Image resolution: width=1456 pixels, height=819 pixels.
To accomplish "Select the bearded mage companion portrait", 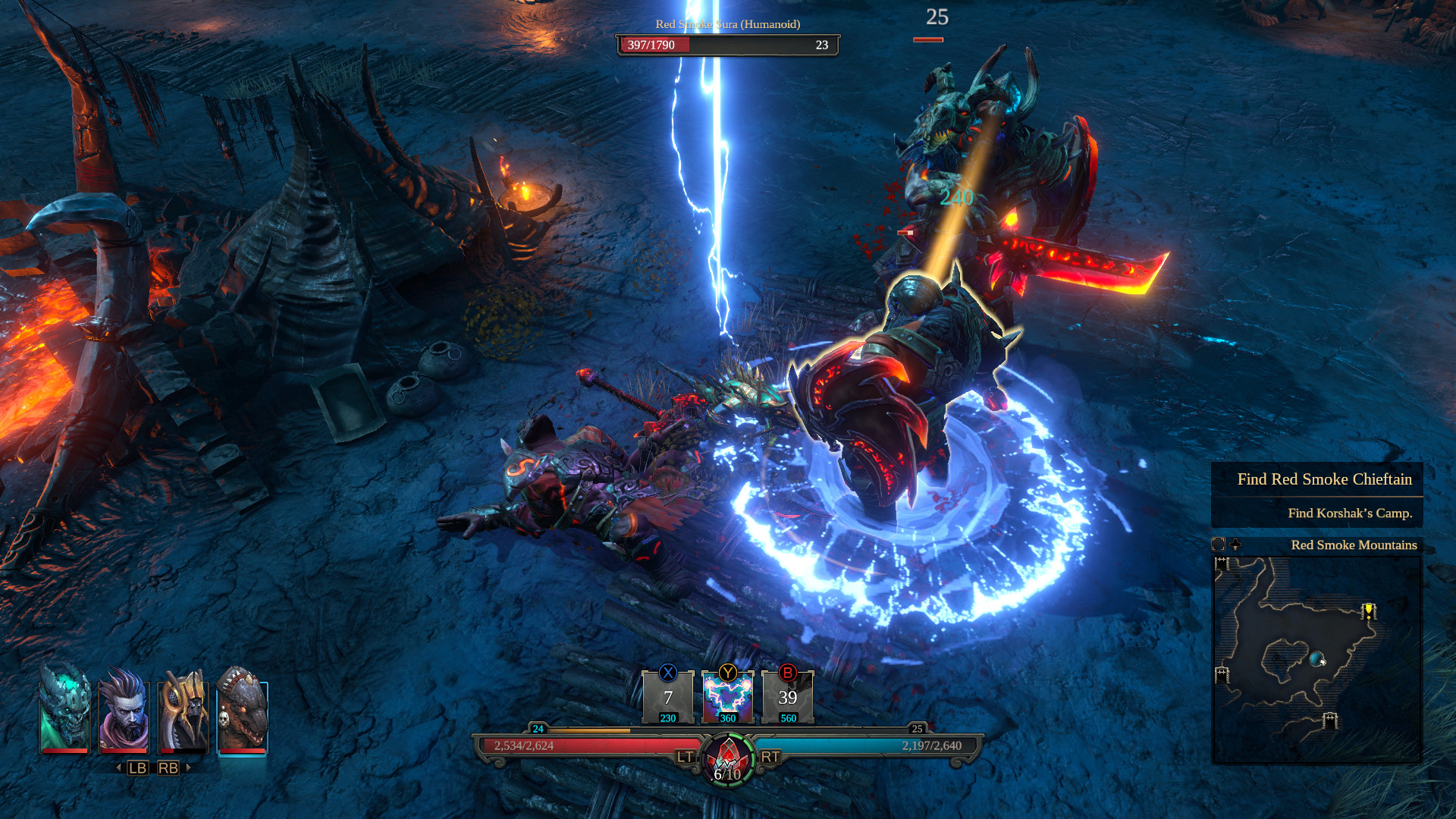I will point(126,713).
